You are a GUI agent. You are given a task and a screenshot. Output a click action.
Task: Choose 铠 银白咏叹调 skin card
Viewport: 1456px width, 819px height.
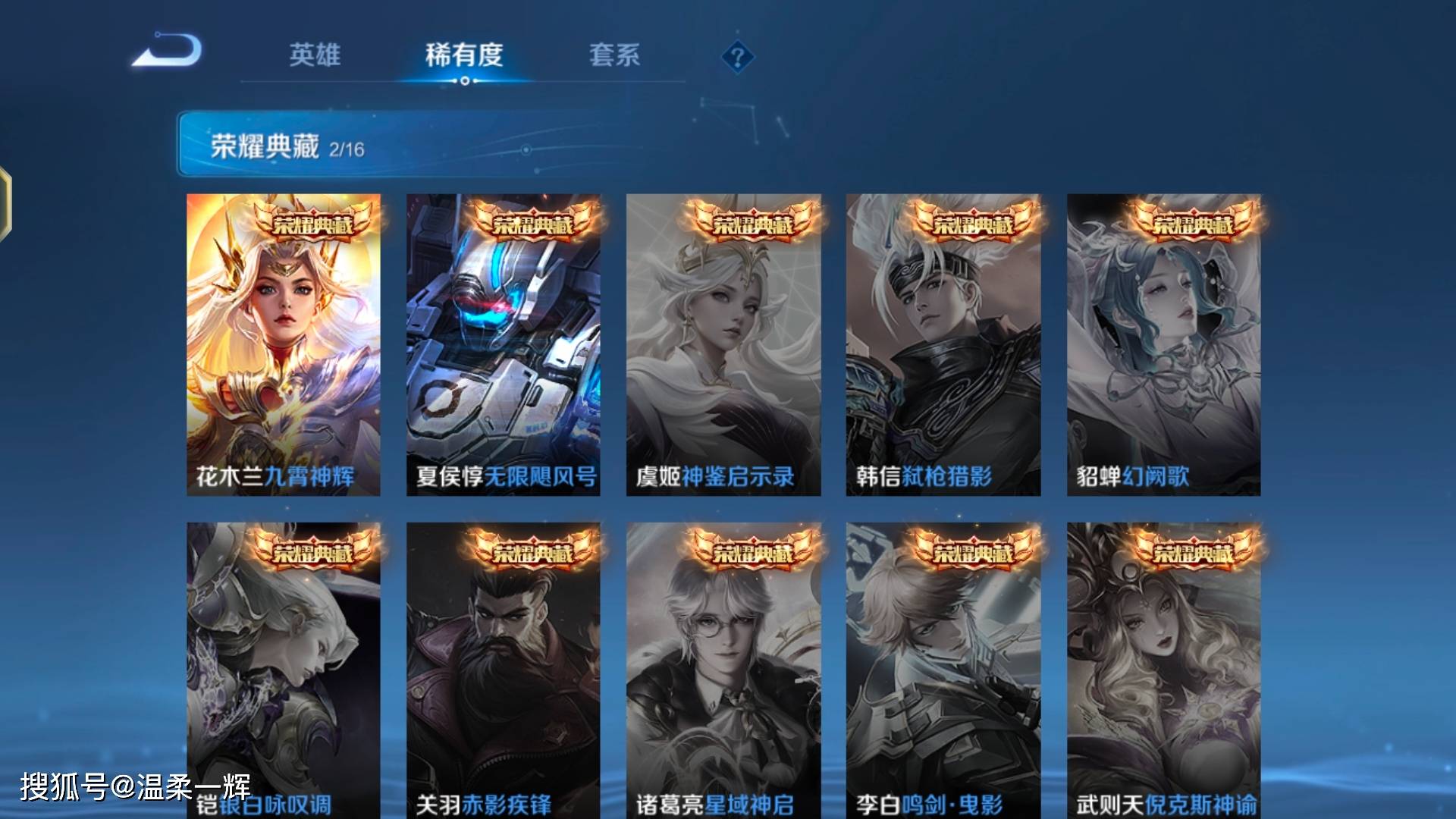coord(284,667)
